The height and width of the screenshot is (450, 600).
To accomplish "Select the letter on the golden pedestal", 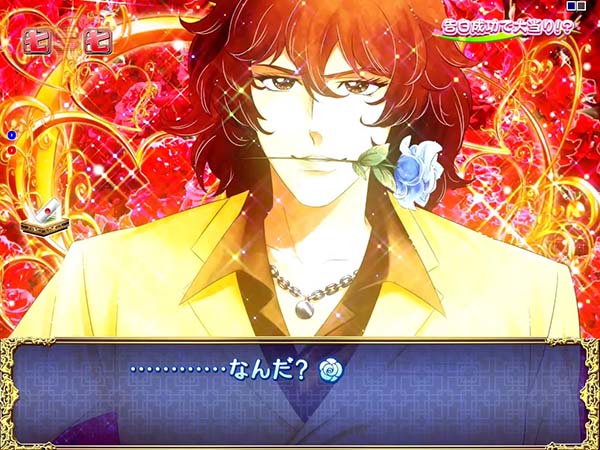I will pos(44,216).
